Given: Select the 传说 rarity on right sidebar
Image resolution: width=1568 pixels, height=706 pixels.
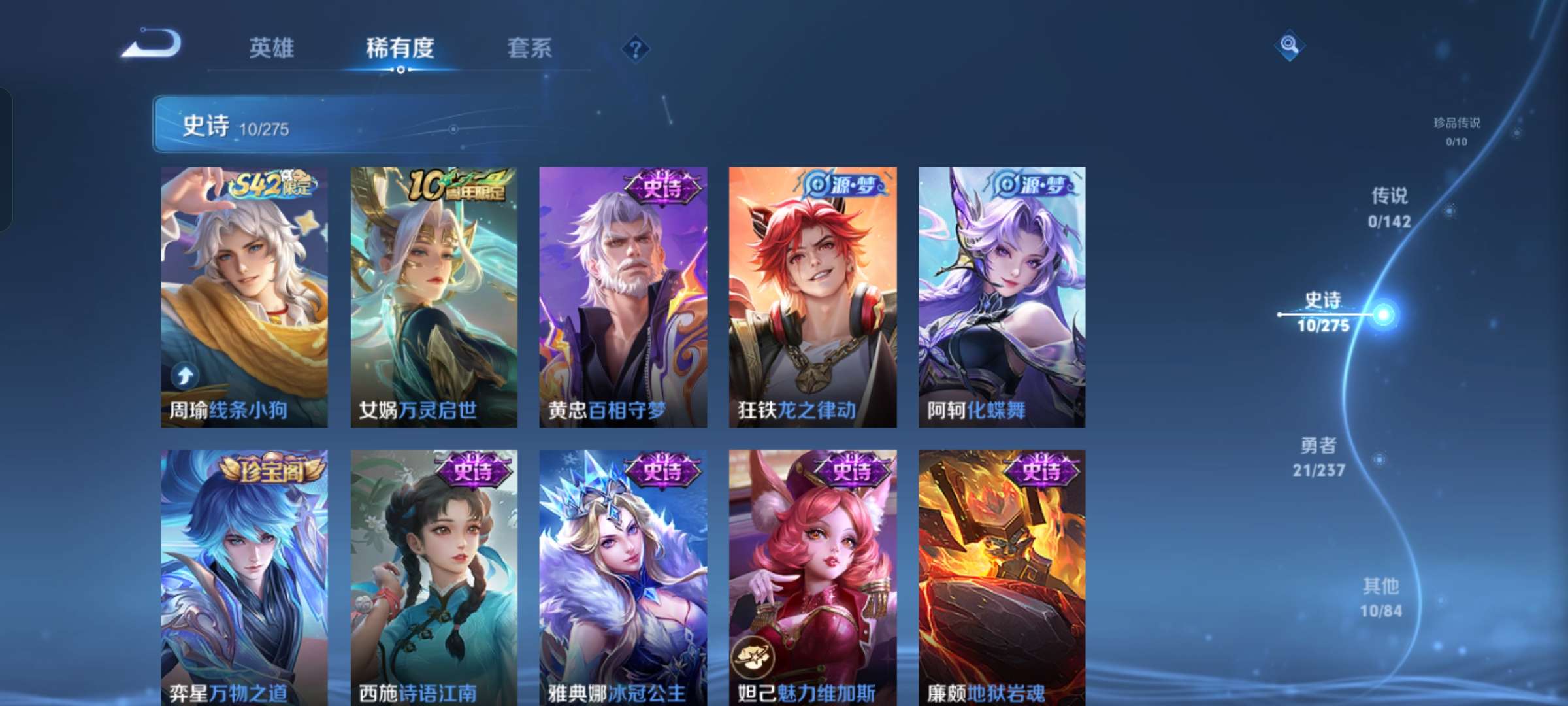Looking at the screenshot, I should point(1389,206).
